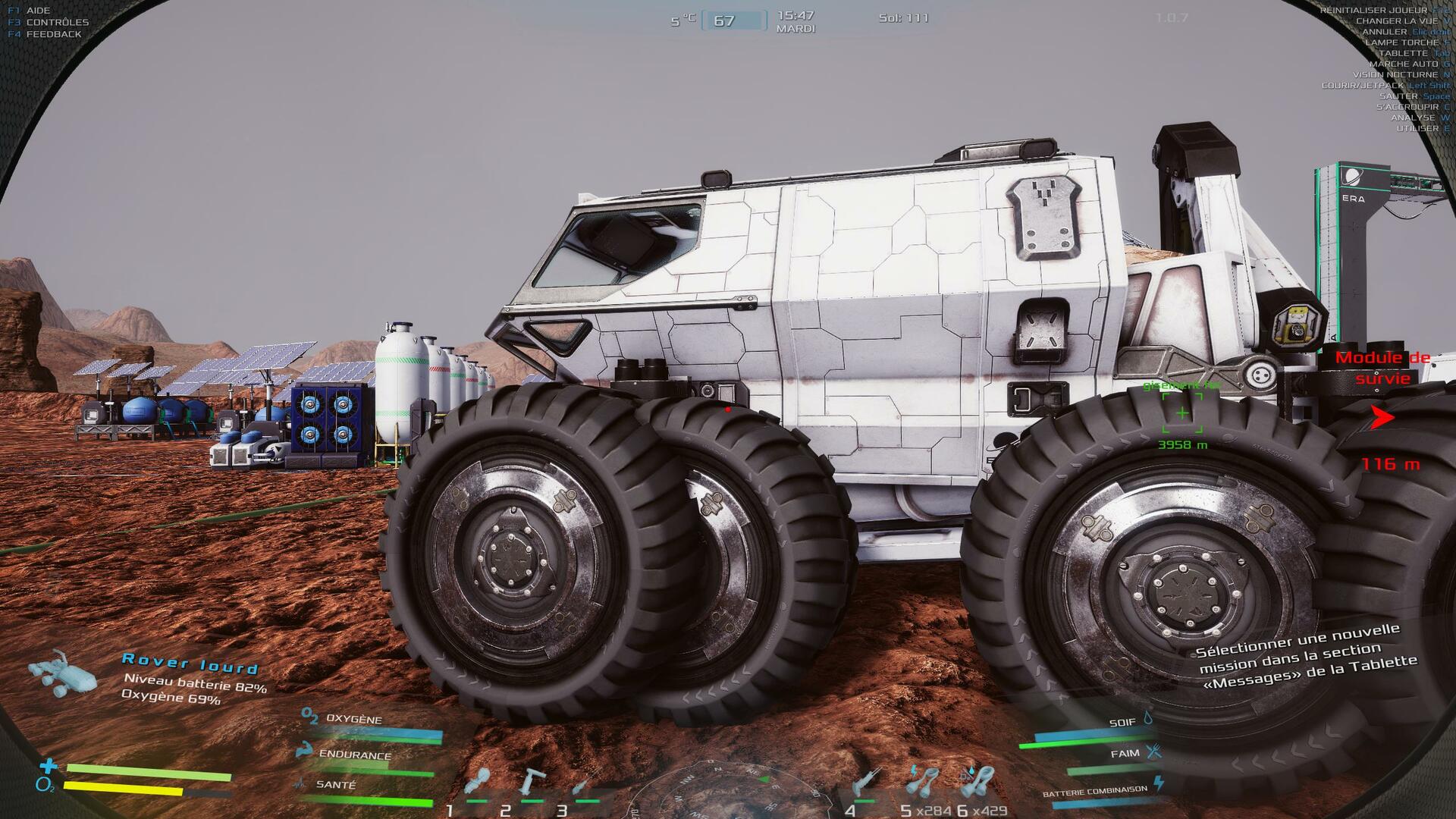Select the oxygen-water hose slot with 429
This screenshot has width=1456, height=819.
[979, 781]
